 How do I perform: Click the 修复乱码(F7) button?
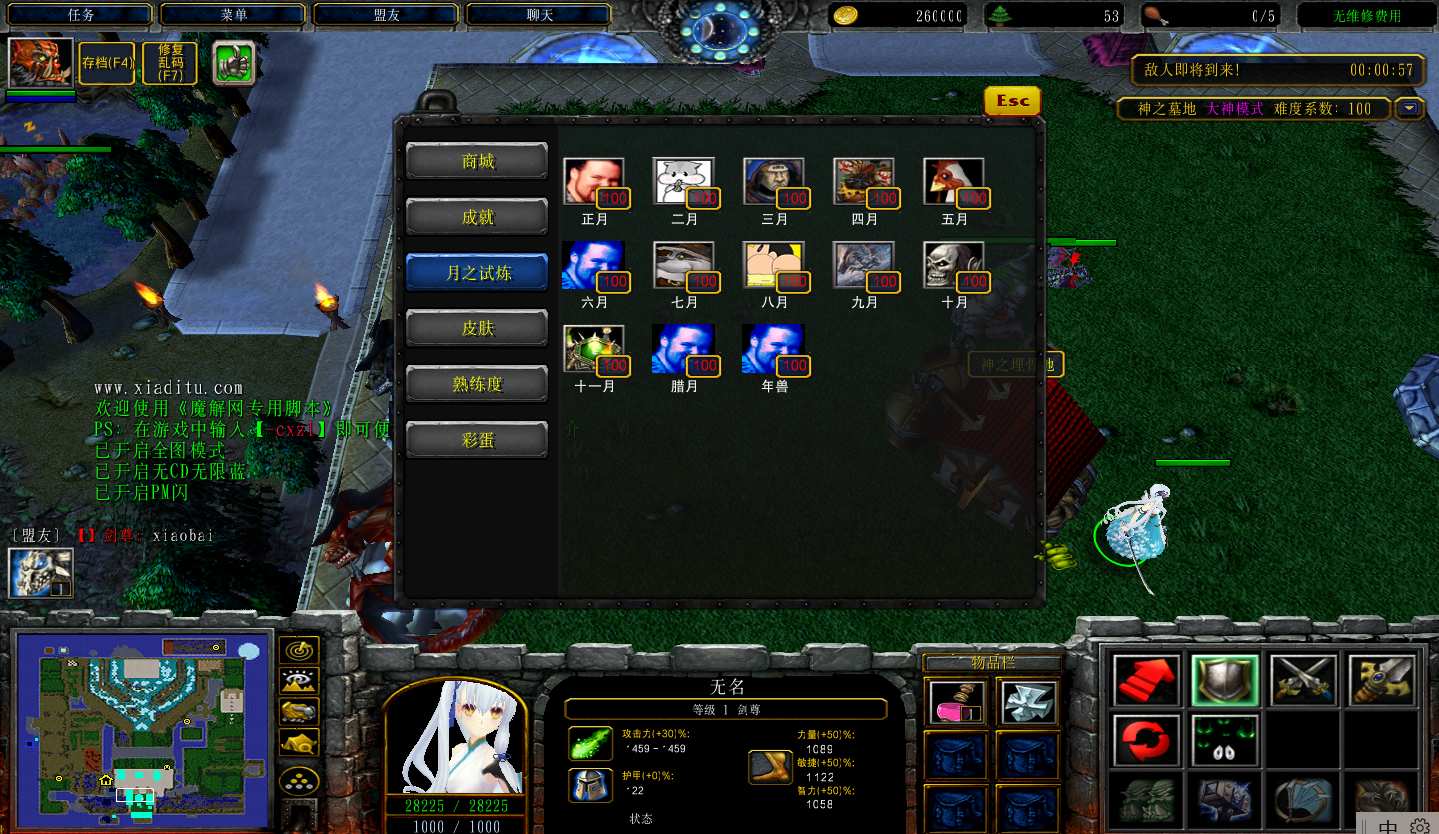point(169,63)
